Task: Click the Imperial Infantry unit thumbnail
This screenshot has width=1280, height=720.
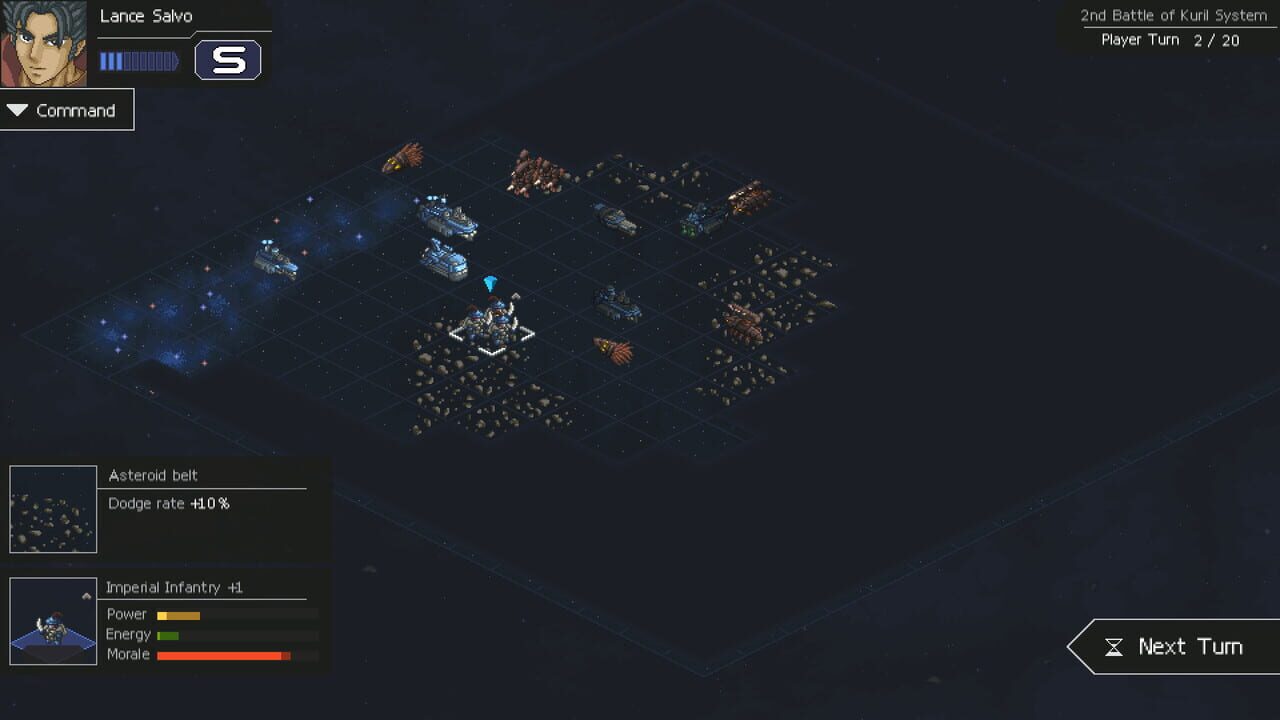Action: [52, 620]
